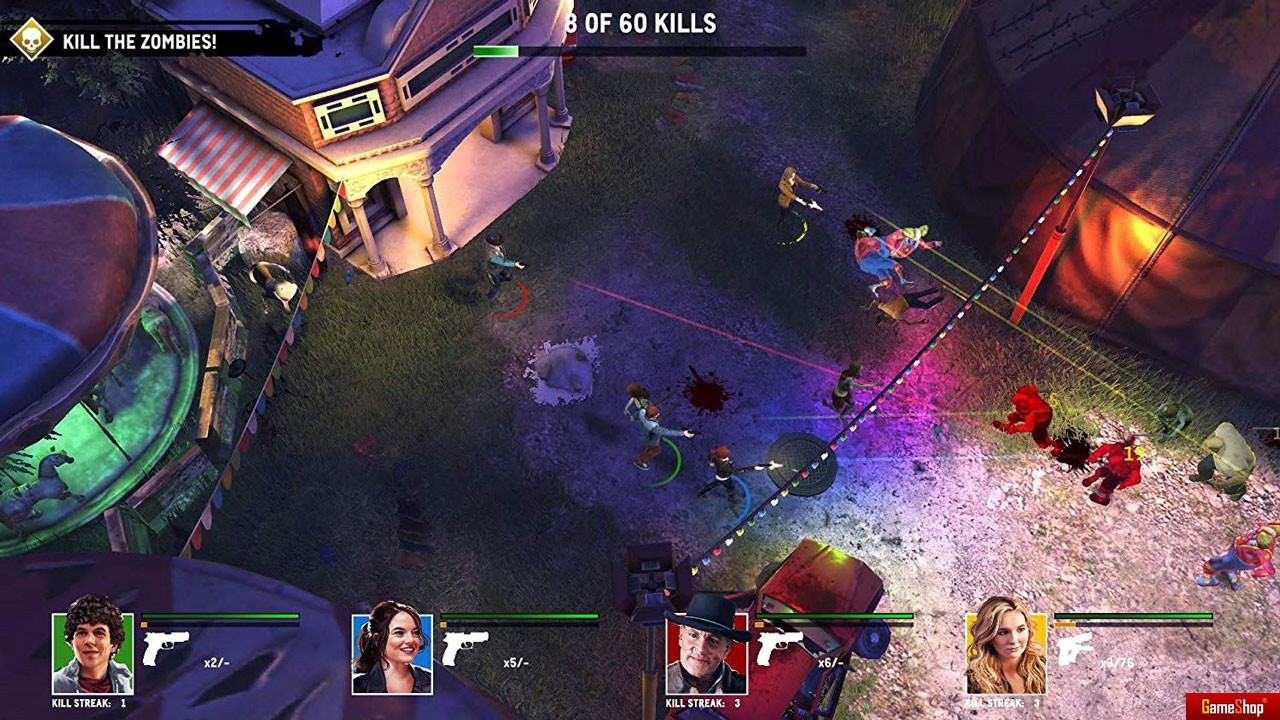The image size is (1280, 720).
Task: Select the blue player's pistol weapon icon
Action: coord(465,648)
